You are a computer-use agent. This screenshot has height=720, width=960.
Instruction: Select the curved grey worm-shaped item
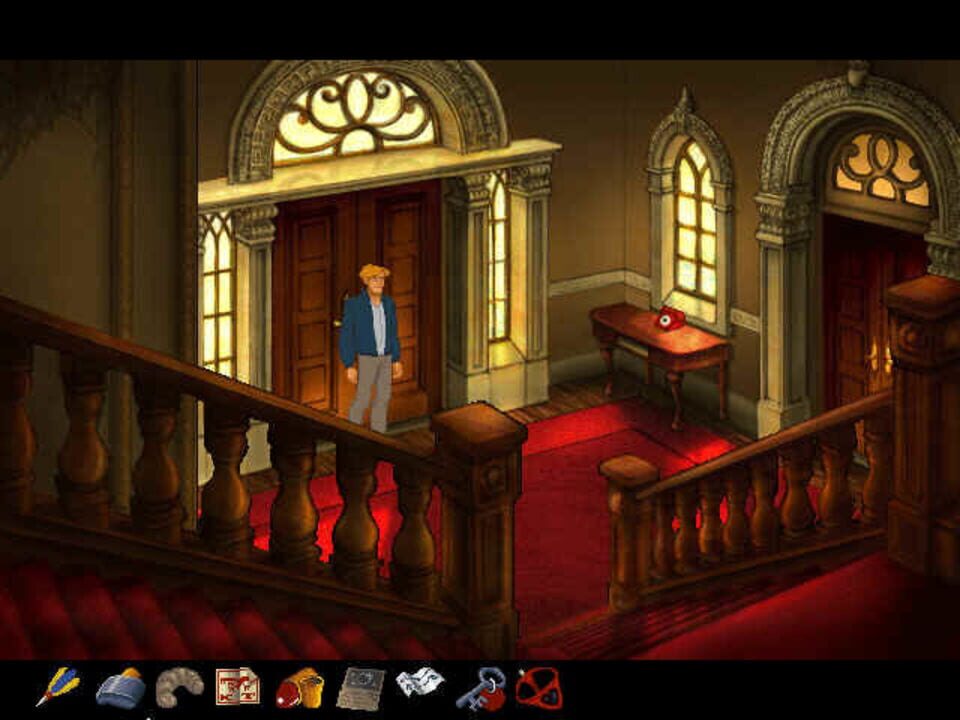(180, 686)
